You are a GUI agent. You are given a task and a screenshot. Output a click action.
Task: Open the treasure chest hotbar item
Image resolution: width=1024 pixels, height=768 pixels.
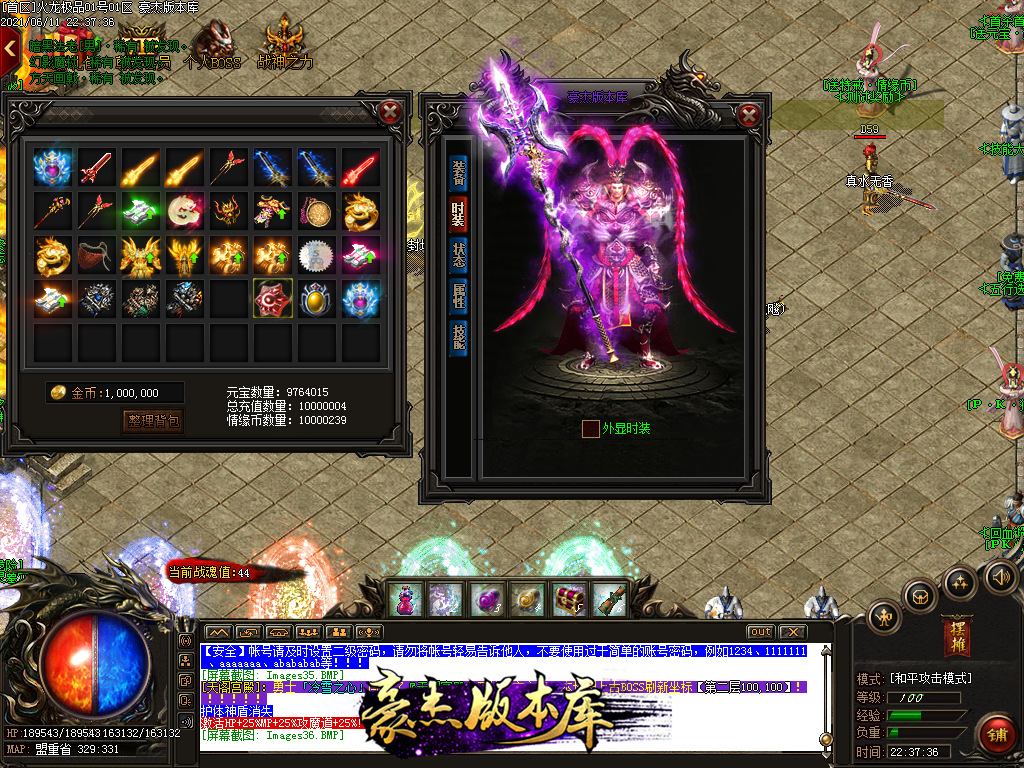coord(569,599)
